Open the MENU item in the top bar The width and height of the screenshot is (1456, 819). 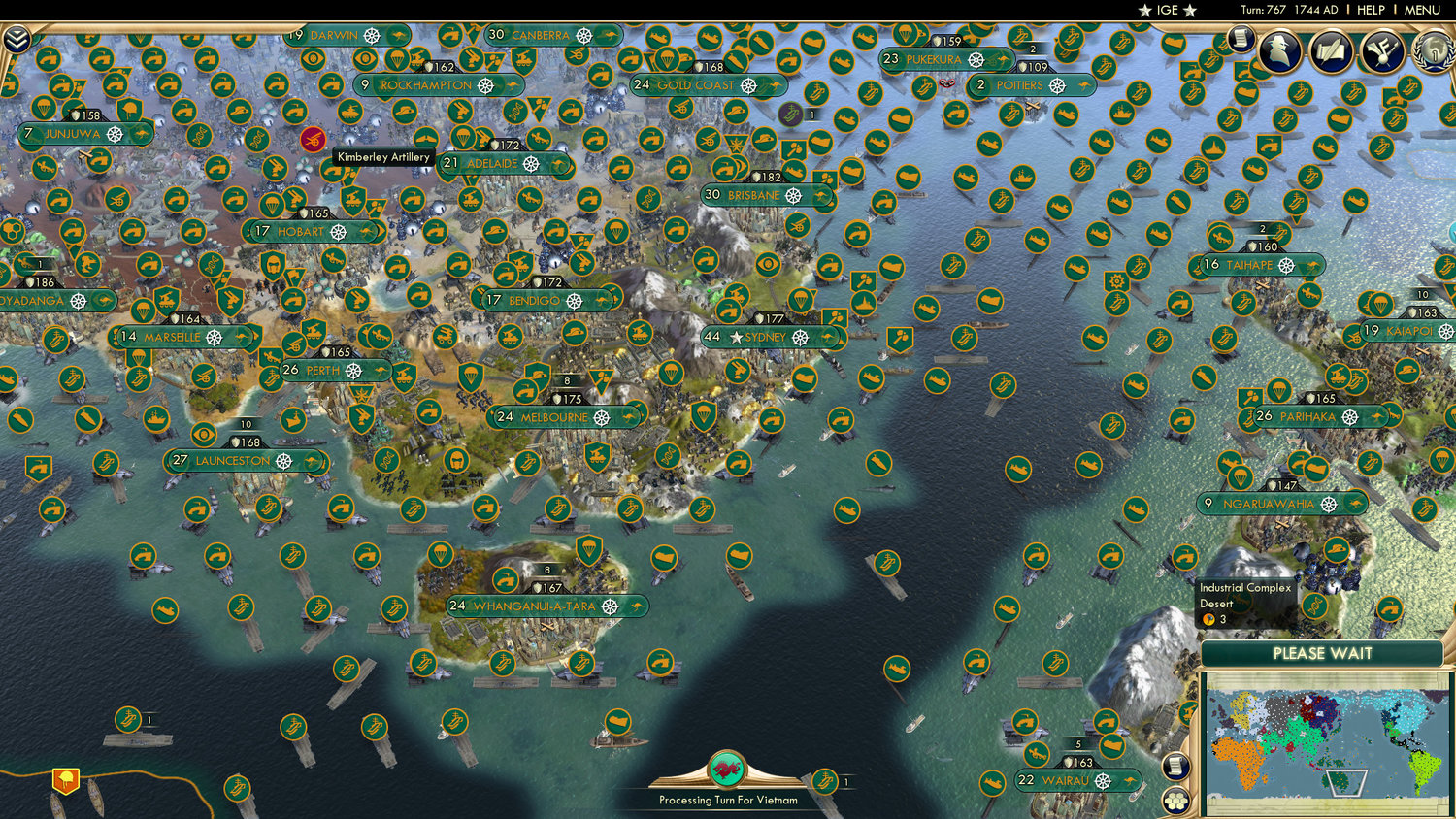(x=1423, y=10)
